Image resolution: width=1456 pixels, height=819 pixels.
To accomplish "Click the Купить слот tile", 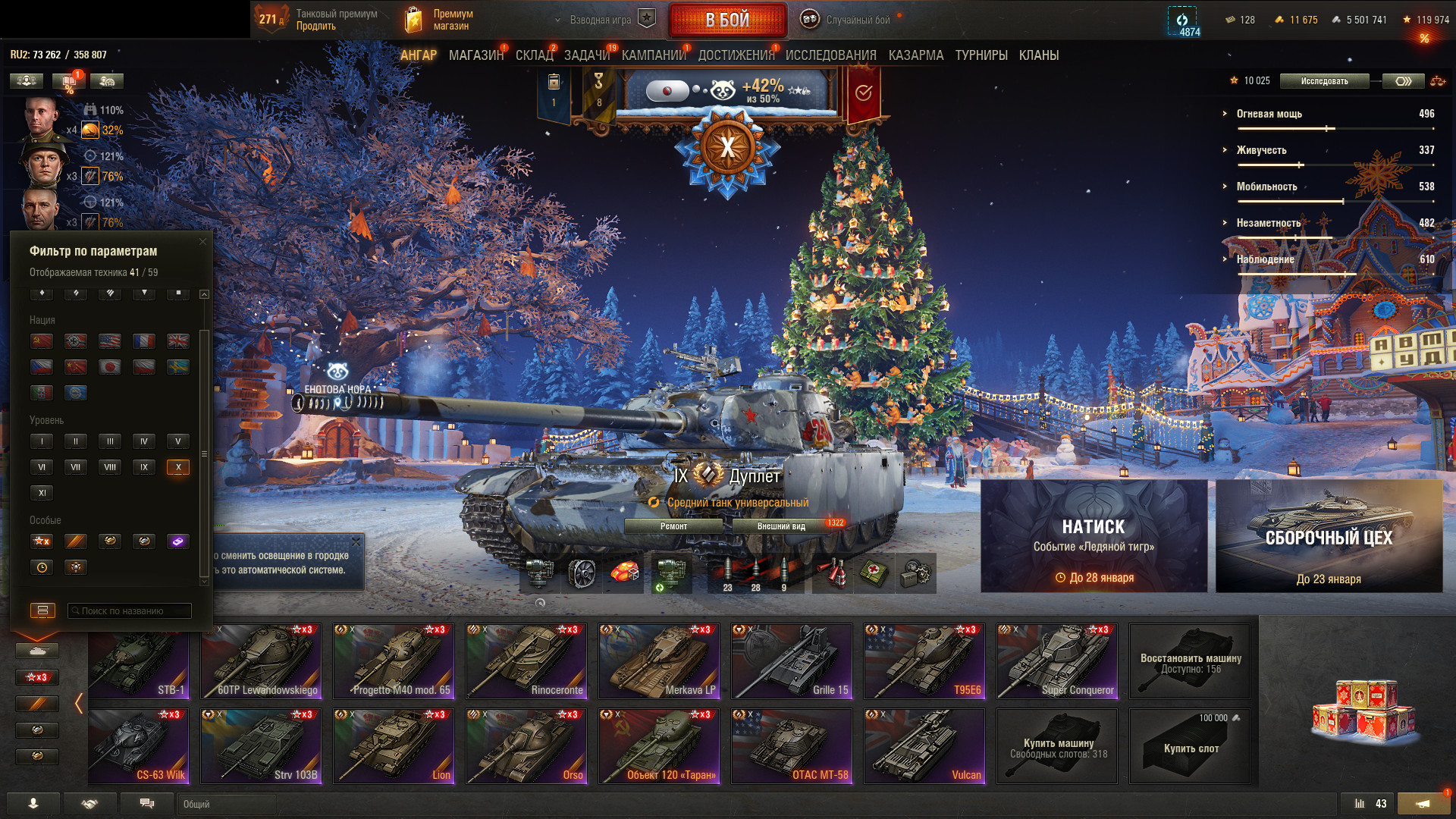I will pyautogui.click(x=1191, y=747).
